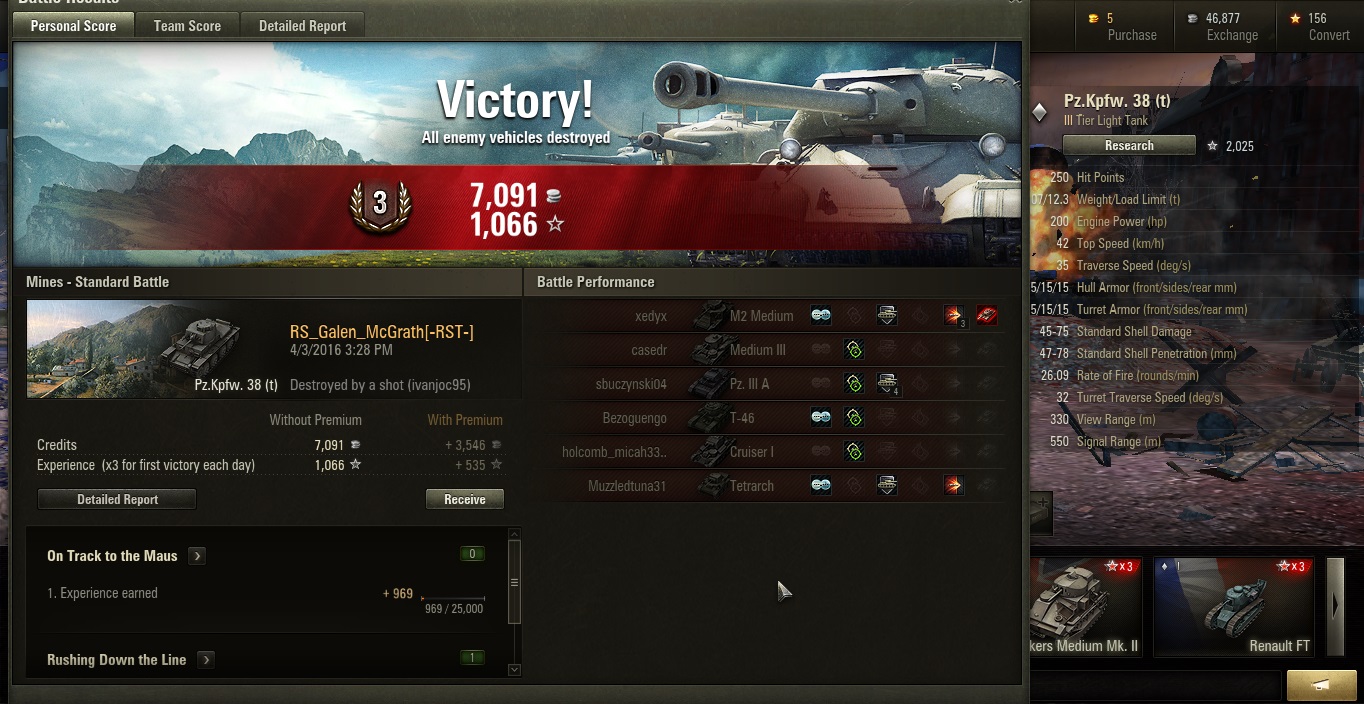Click the mission list scrollbar down arrow

point(514,670)
